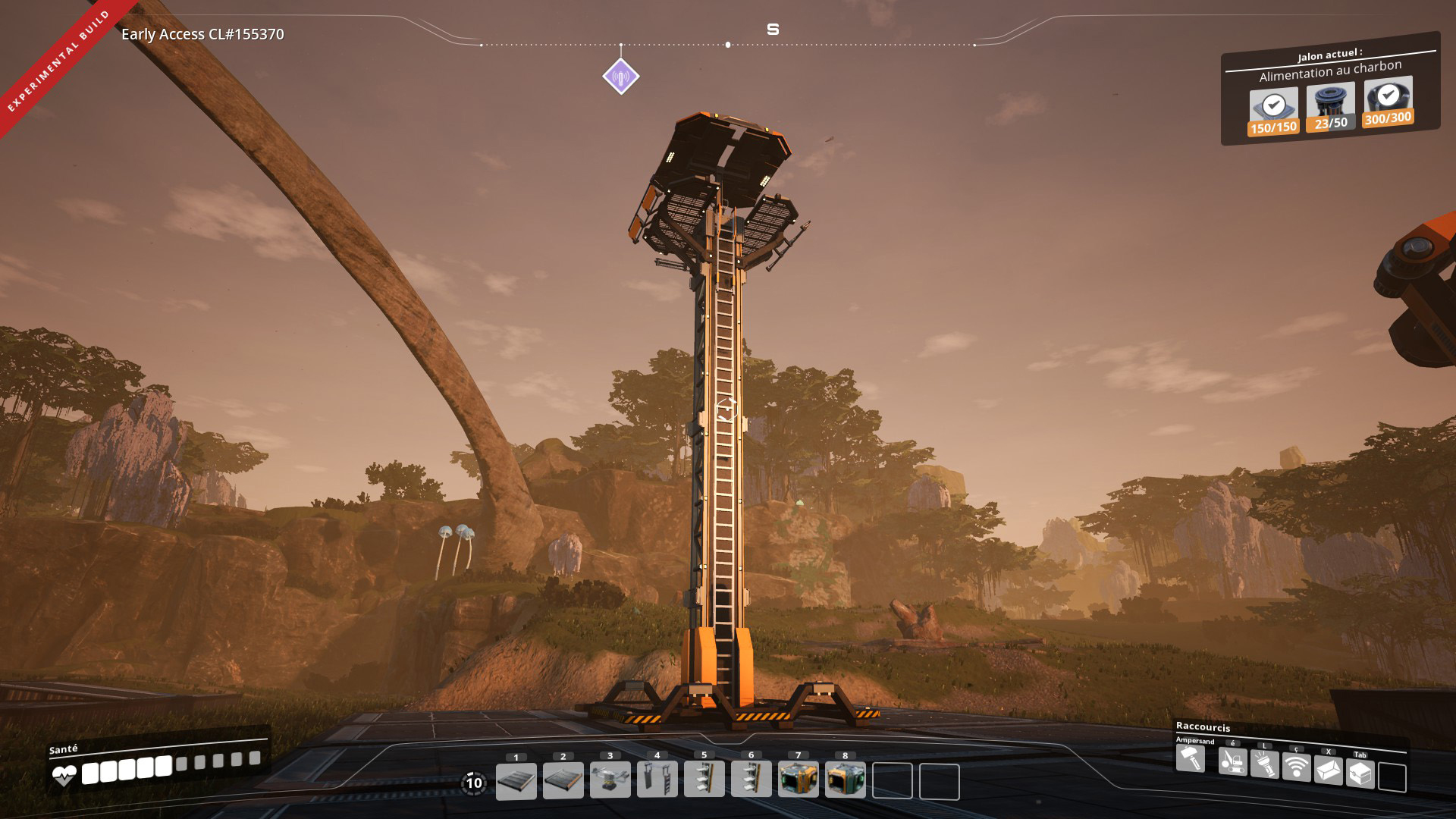The height and width of the screenshot is (819, 1456).
Task: Choose the hotbar slot 3 buildable
Action: pyautogui.click(x=610, y=780)
